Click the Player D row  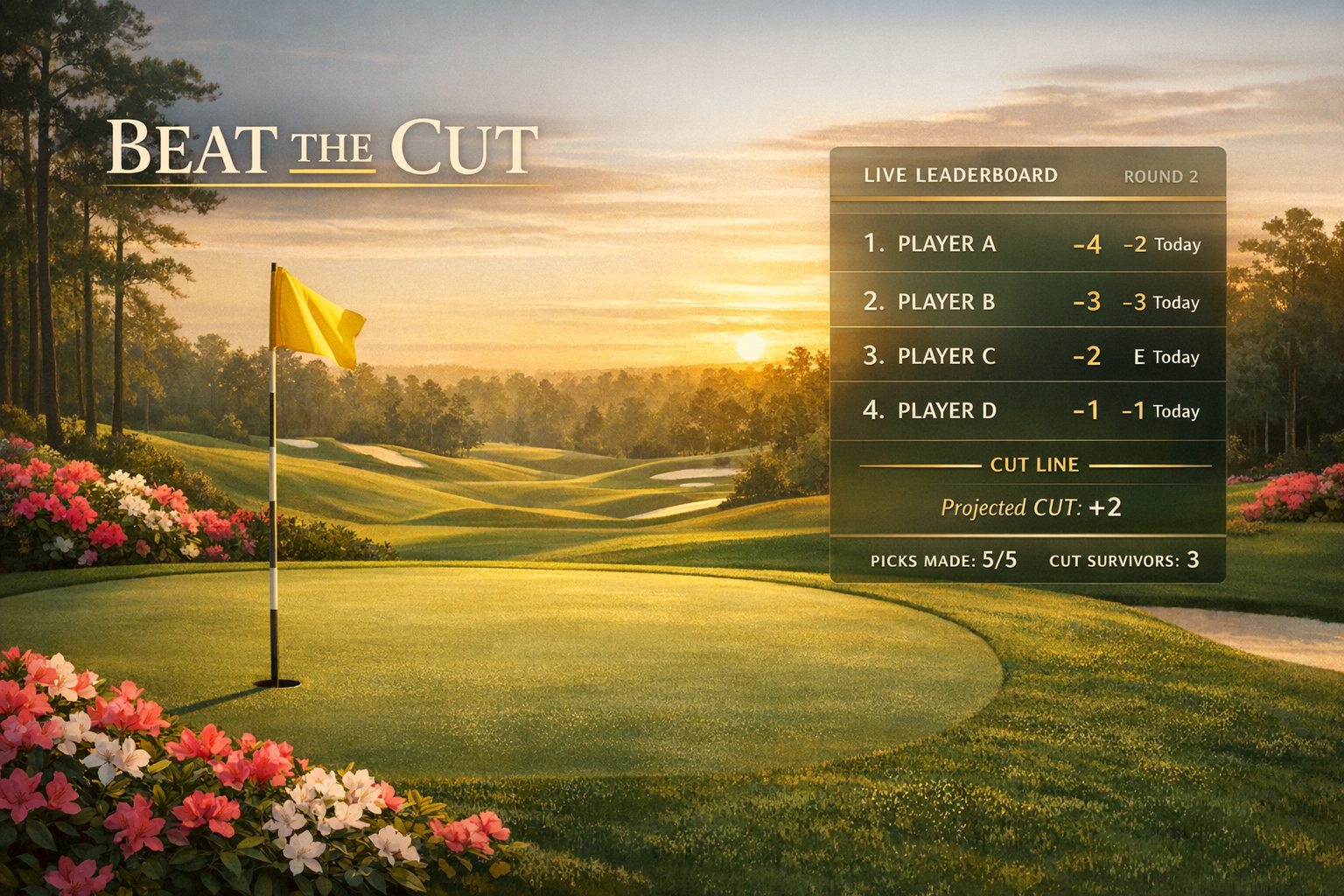tap(1027, 410)
